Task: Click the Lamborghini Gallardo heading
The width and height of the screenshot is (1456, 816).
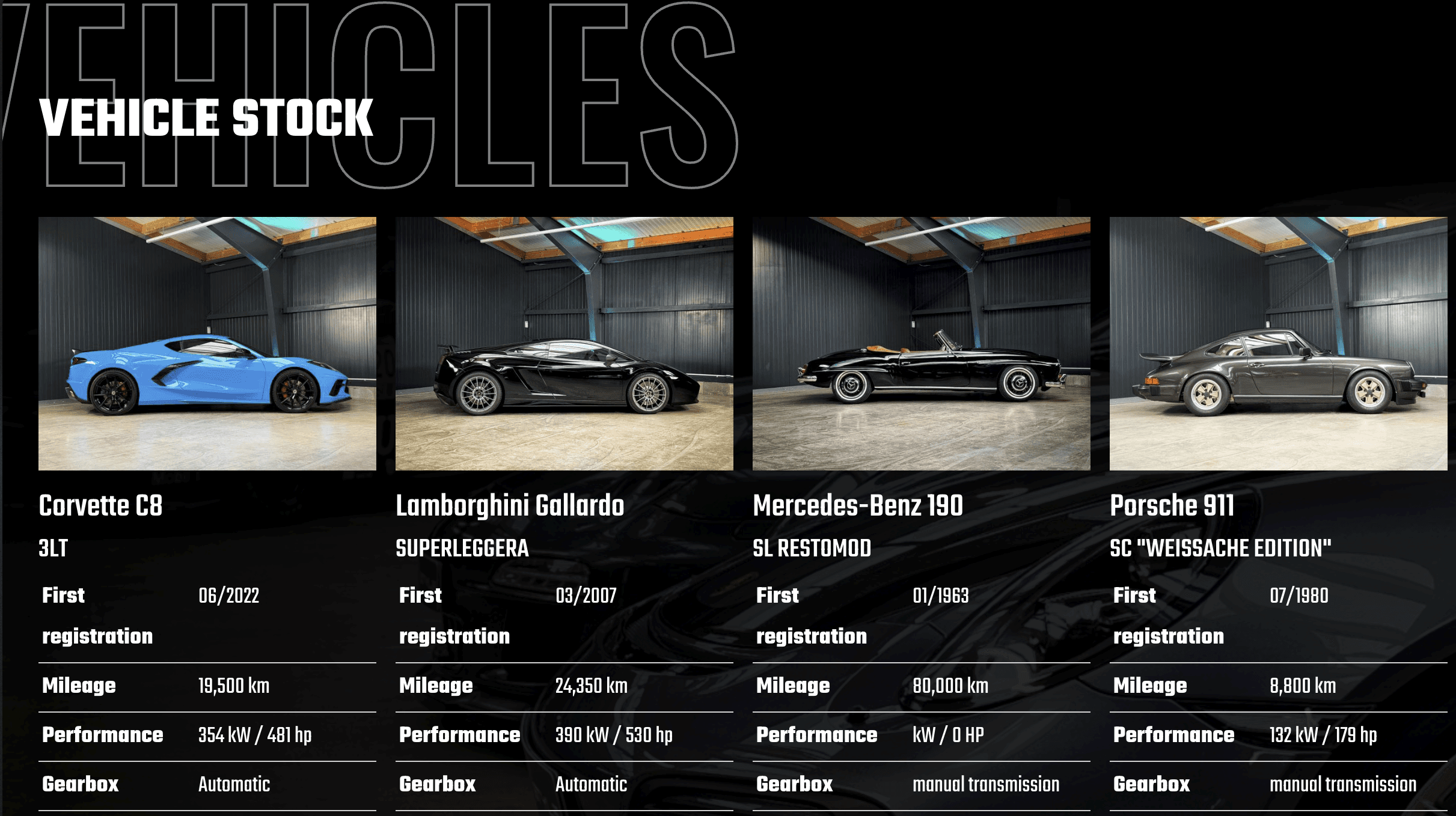Action: (510, 505)
